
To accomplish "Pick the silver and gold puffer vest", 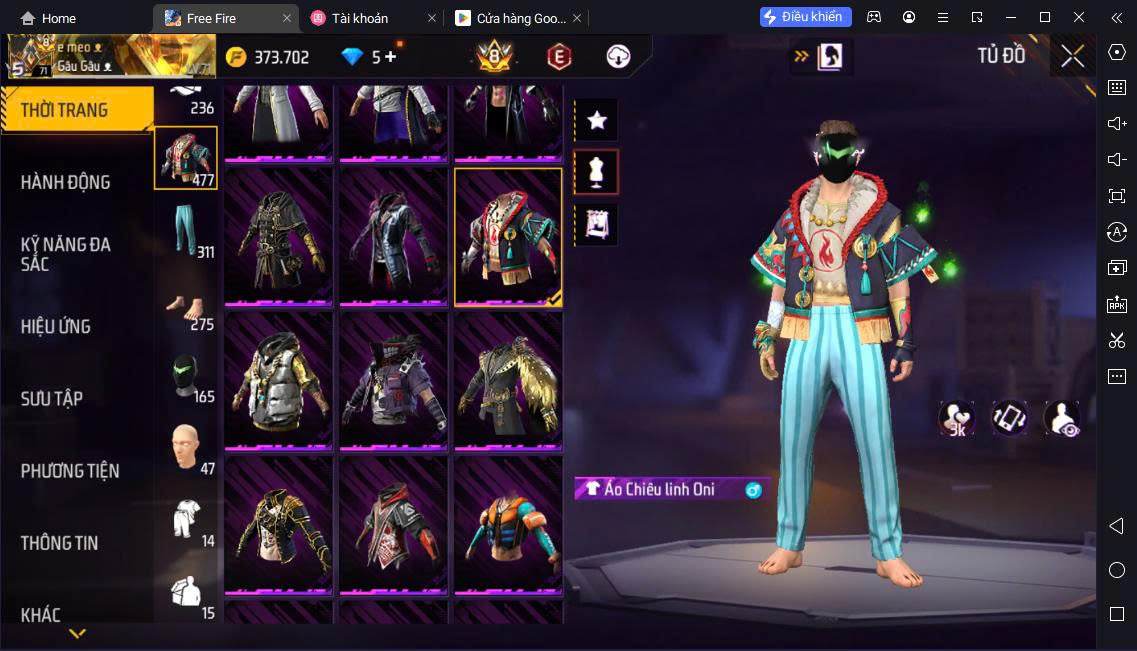I will pos(278,382).
